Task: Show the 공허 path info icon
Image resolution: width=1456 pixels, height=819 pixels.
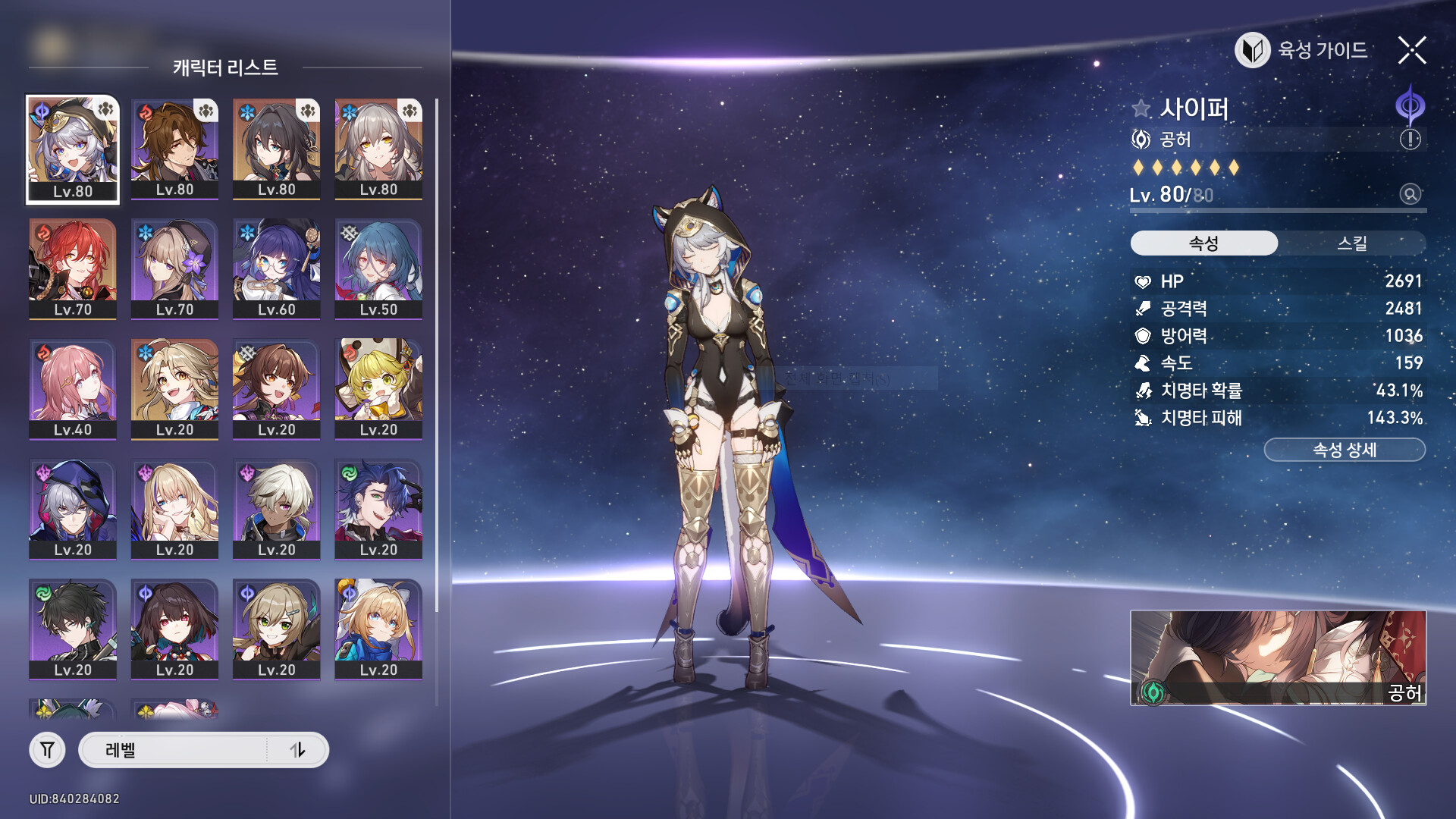Action: click(1410, 140)
